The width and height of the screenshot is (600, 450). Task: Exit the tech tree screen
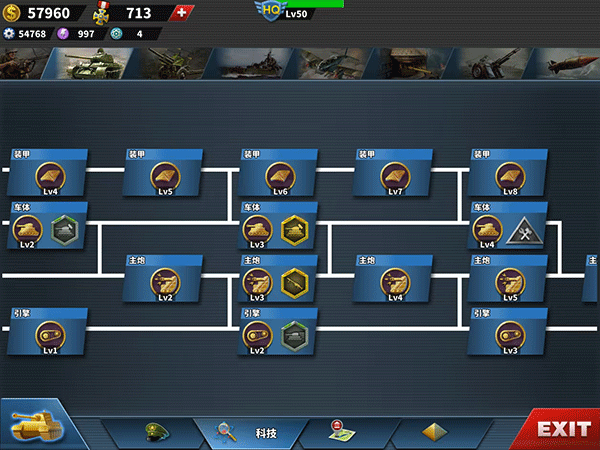pyautogui.click(x=563, y=429)
